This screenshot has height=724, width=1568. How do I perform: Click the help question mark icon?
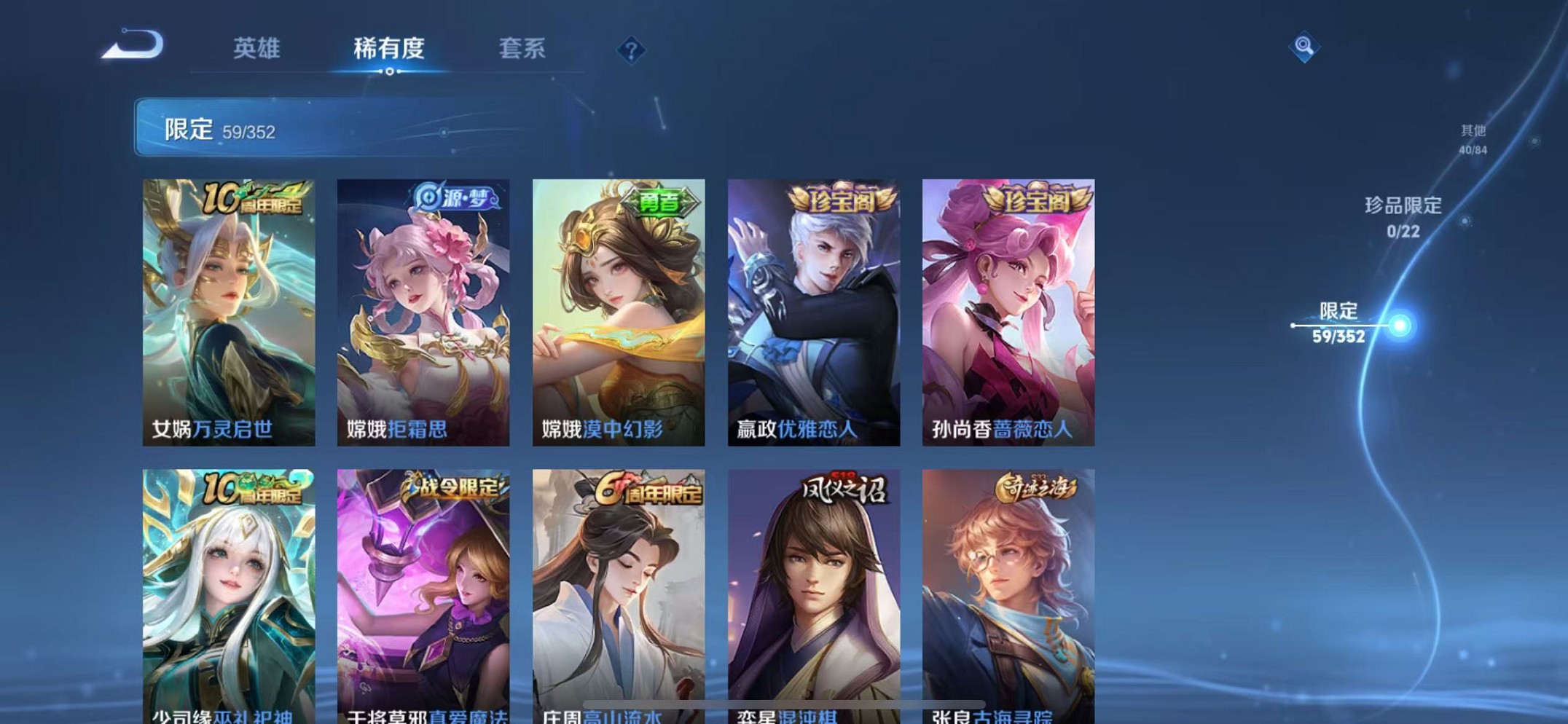[631, 50]
